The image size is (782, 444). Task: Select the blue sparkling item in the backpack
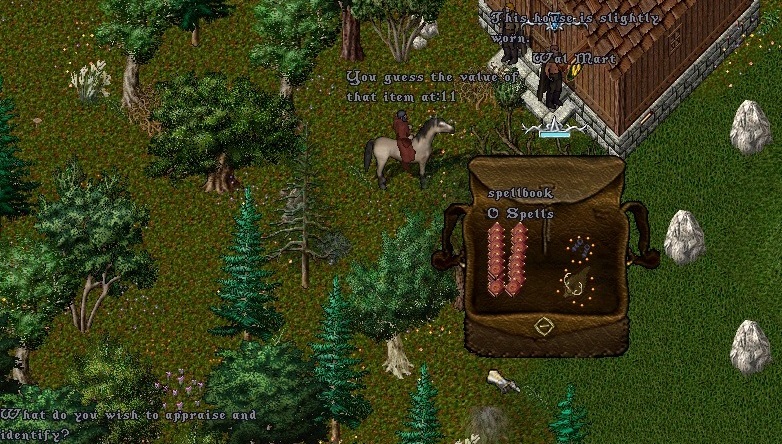pyautogui.click(x=580, y=247)
